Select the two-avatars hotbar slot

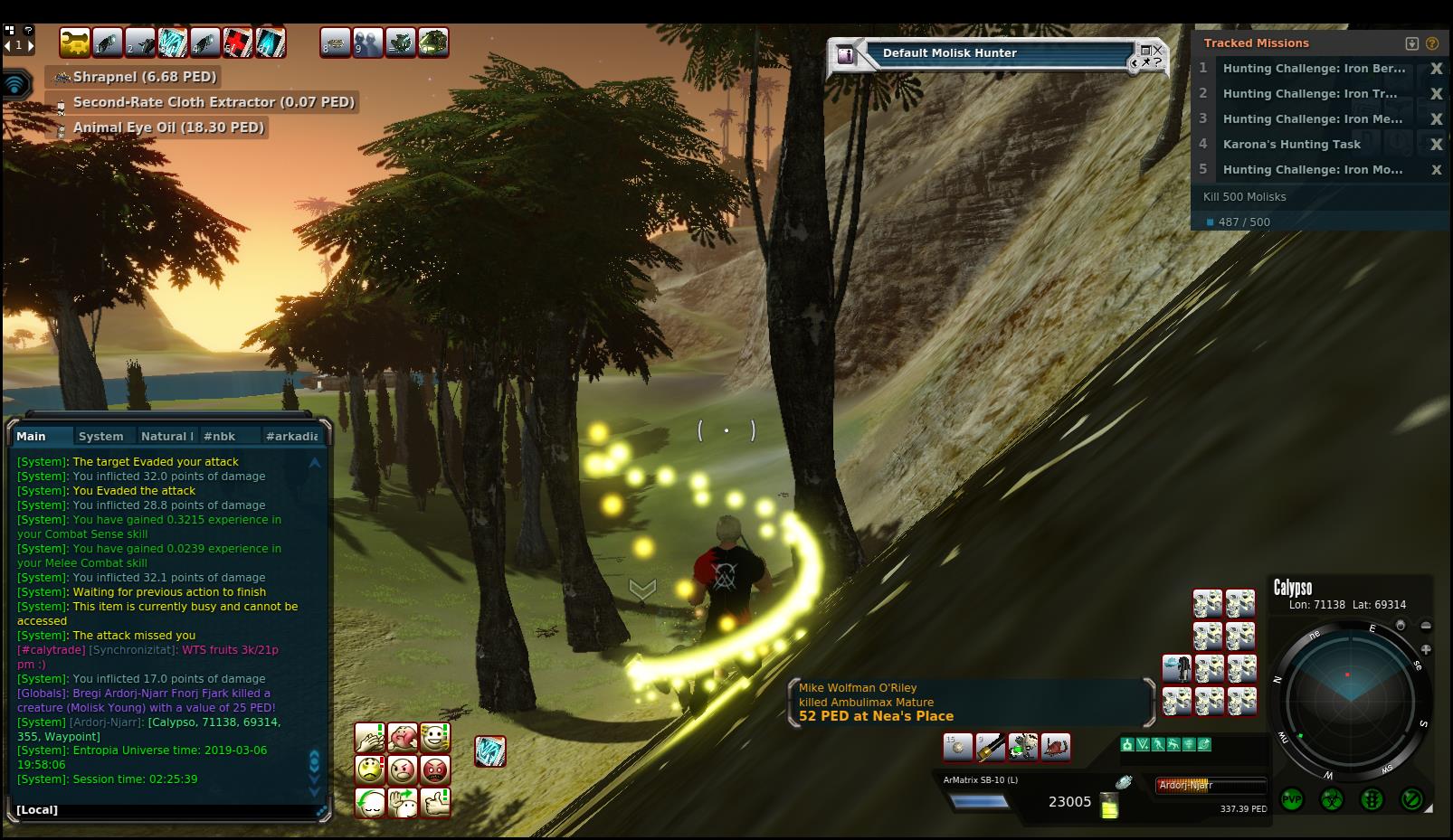(x=368, y=42)
